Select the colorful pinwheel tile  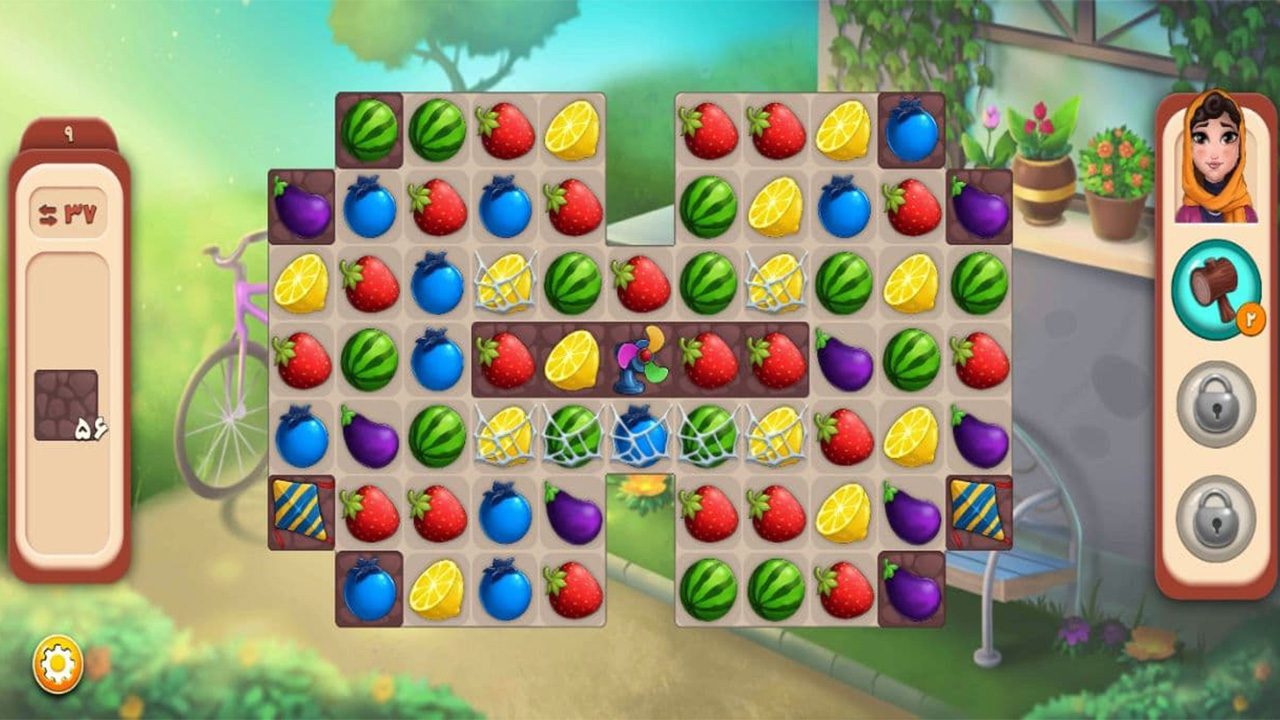coord(640,360)
